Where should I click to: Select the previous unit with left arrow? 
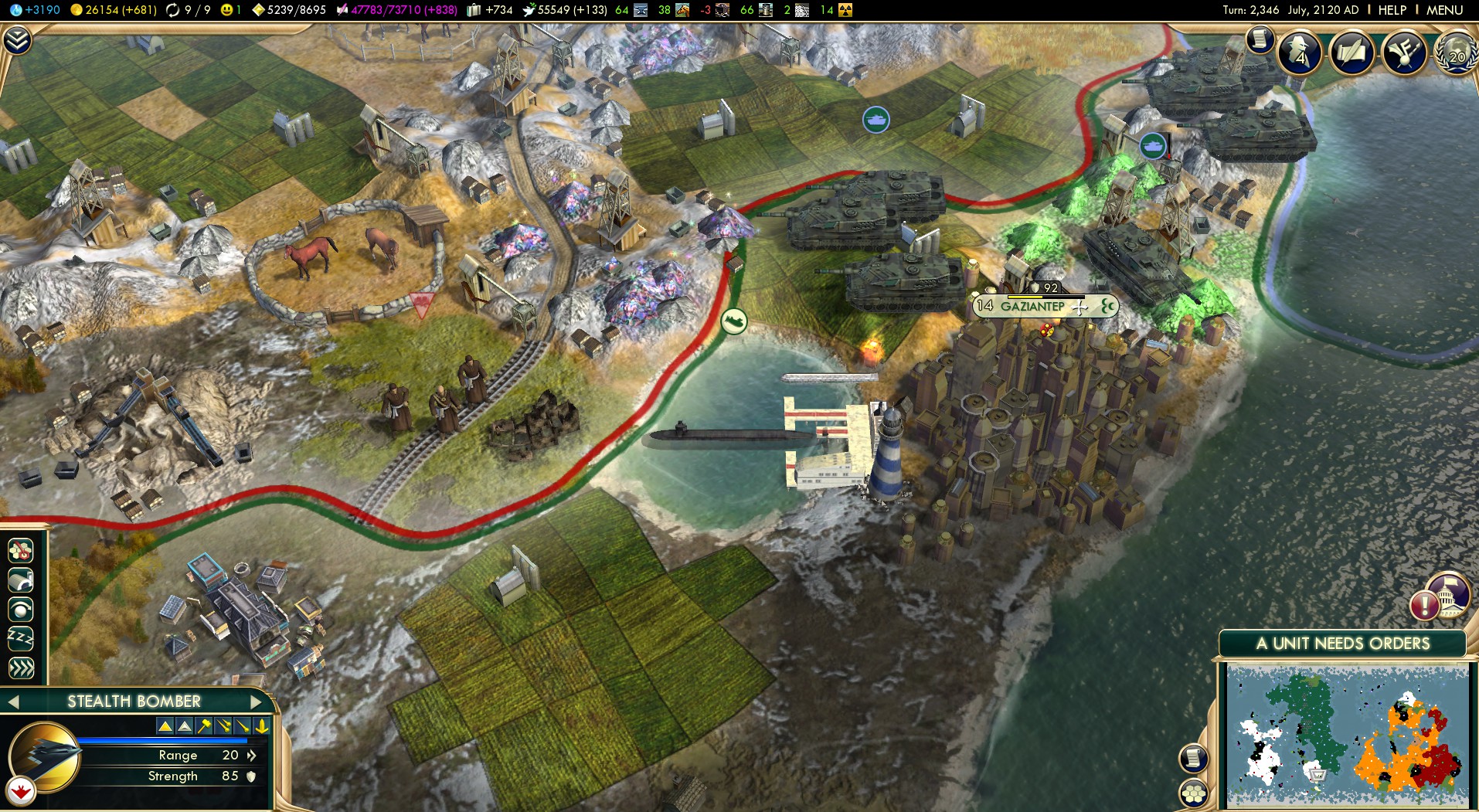[x=12, y=702]
